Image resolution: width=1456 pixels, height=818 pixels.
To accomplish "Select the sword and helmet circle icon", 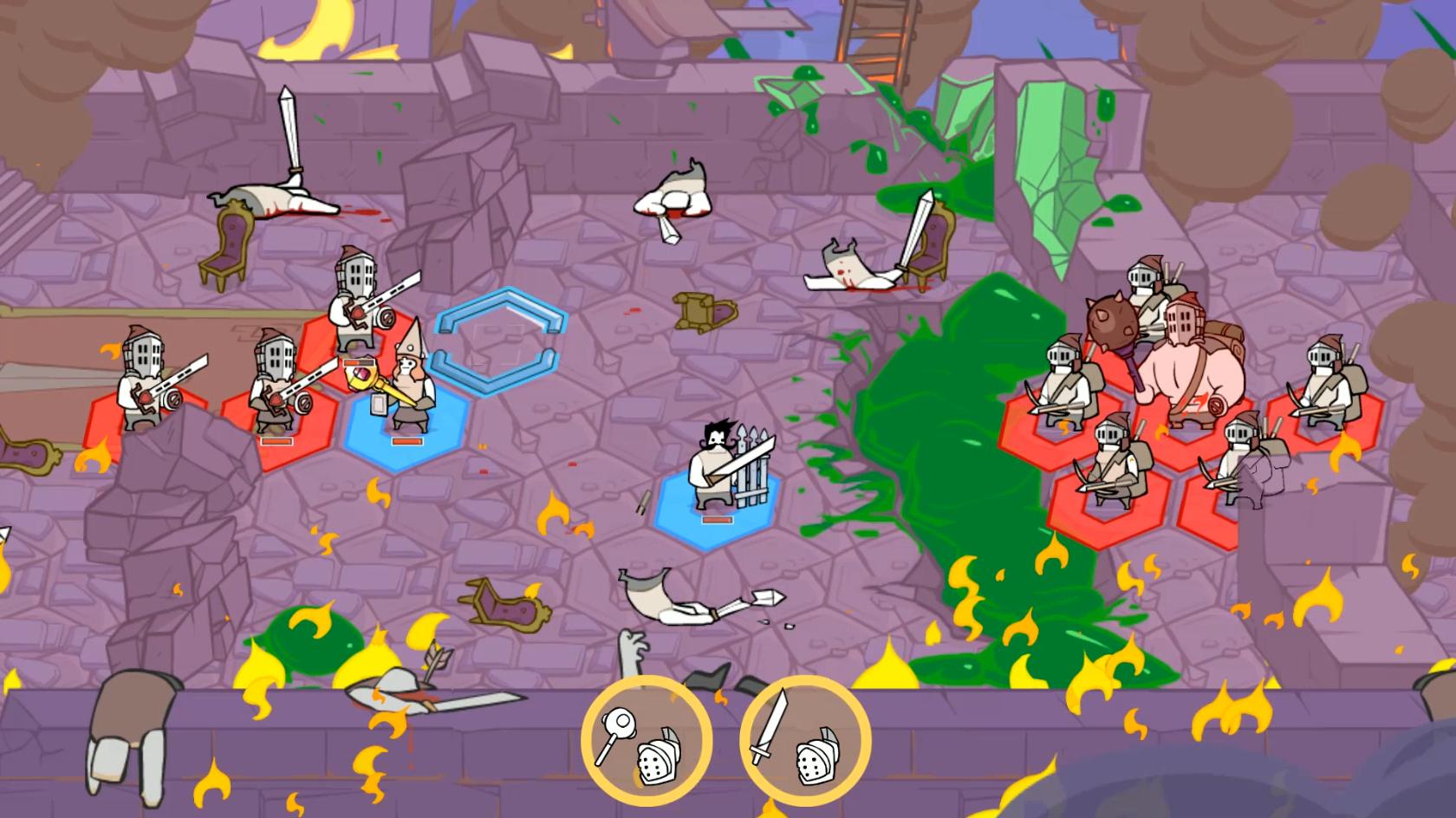I will coord(805,743).
